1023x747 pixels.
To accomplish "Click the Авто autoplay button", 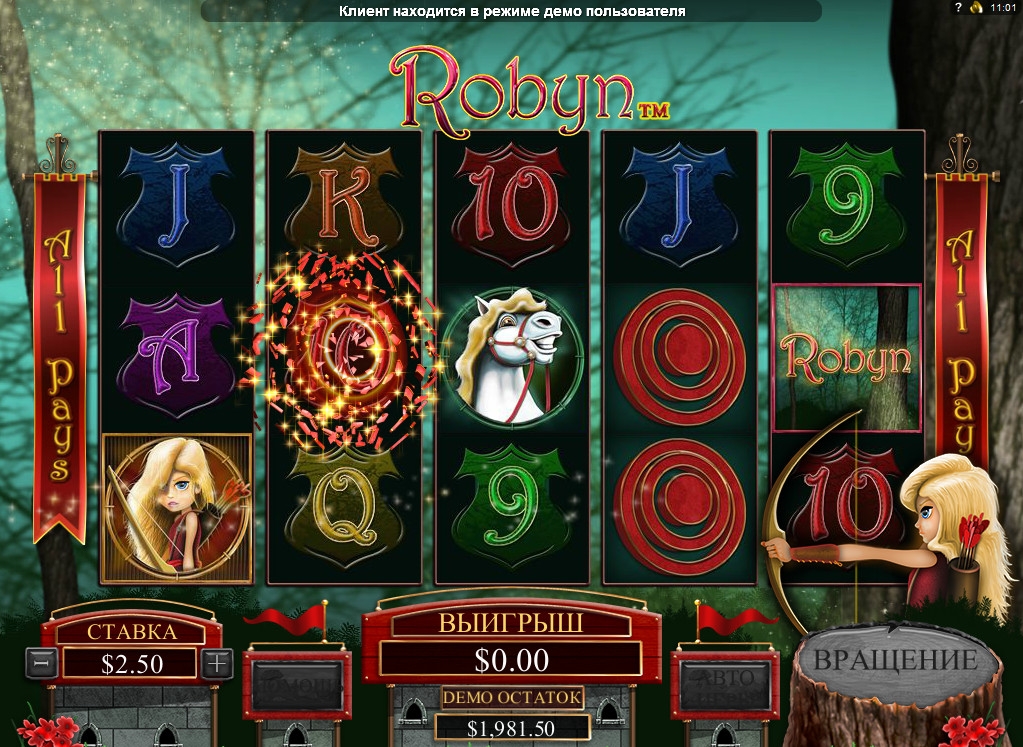I will (x=724, y=684).
